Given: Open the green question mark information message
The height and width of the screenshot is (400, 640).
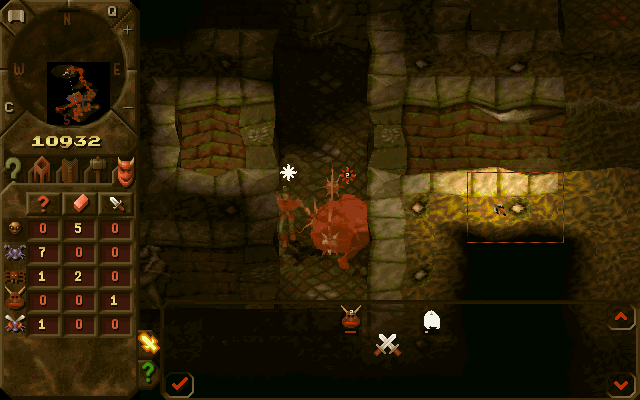Looking at the screenshot, I should coord(149,372).
